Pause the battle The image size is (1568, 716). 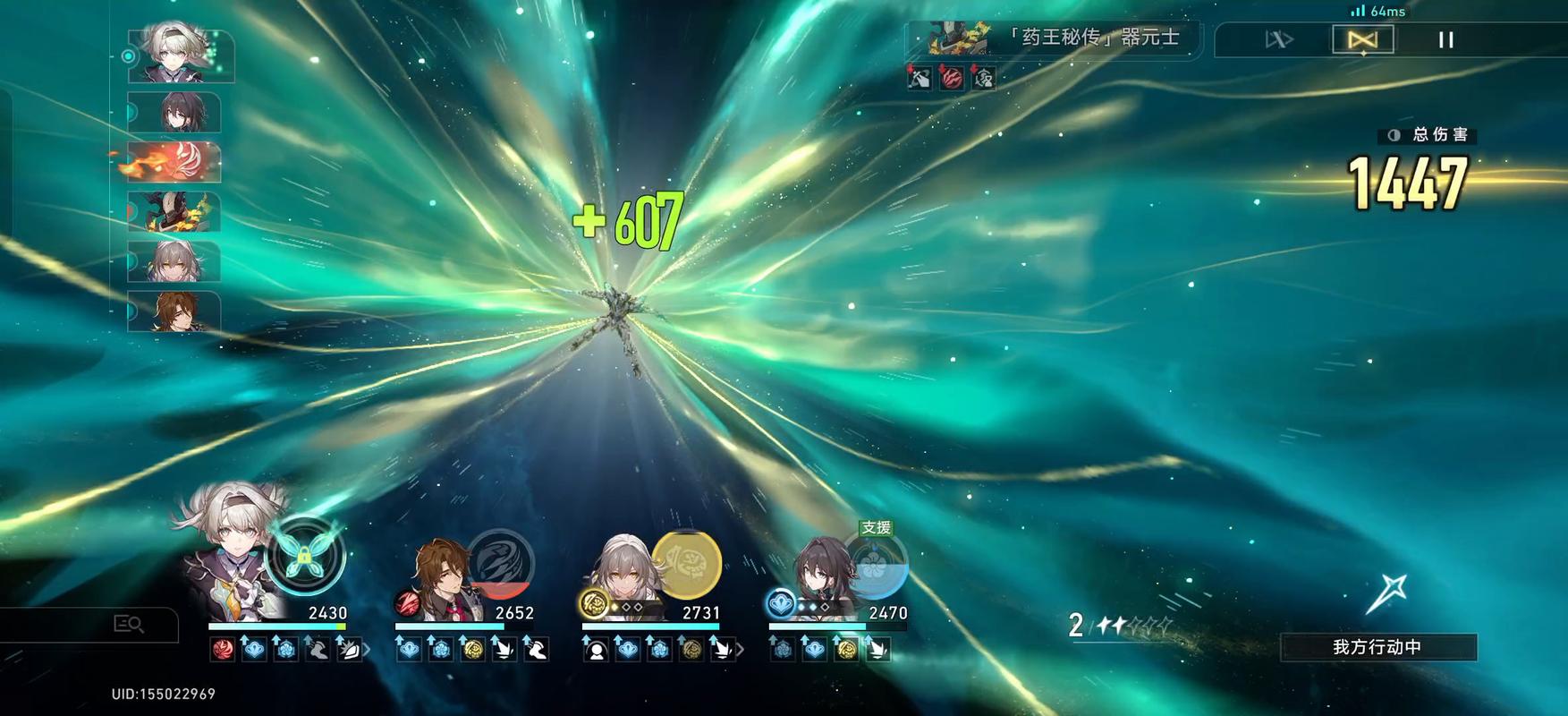[x=1445, y=40]
